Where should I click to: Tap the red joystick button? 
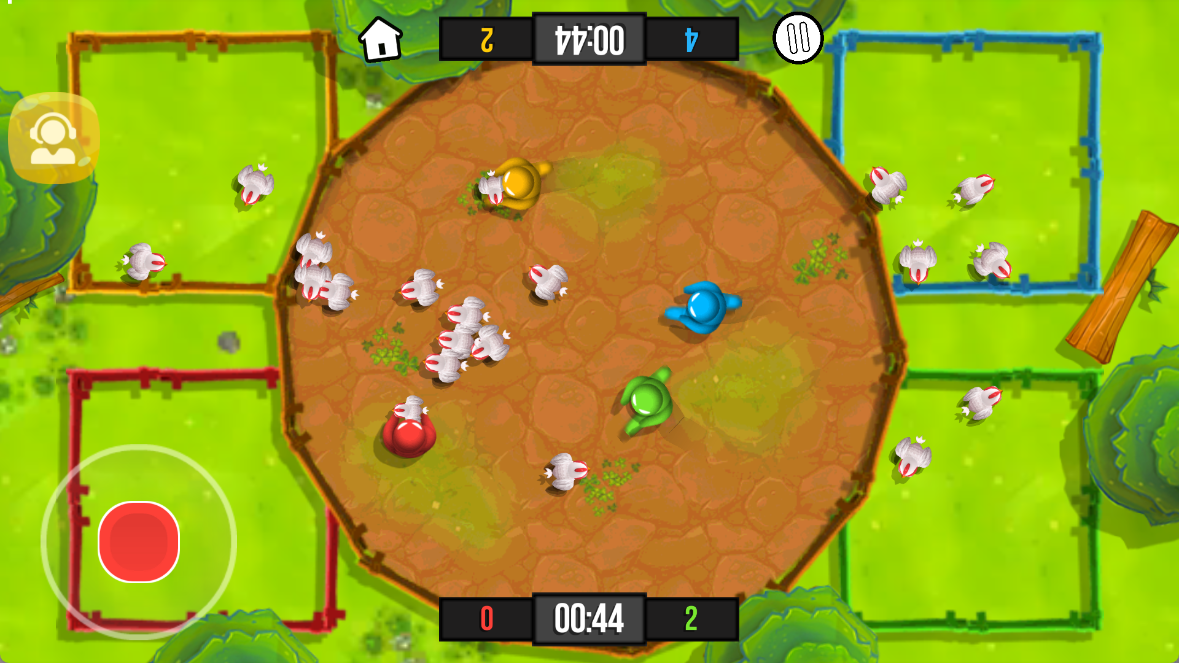139,541
